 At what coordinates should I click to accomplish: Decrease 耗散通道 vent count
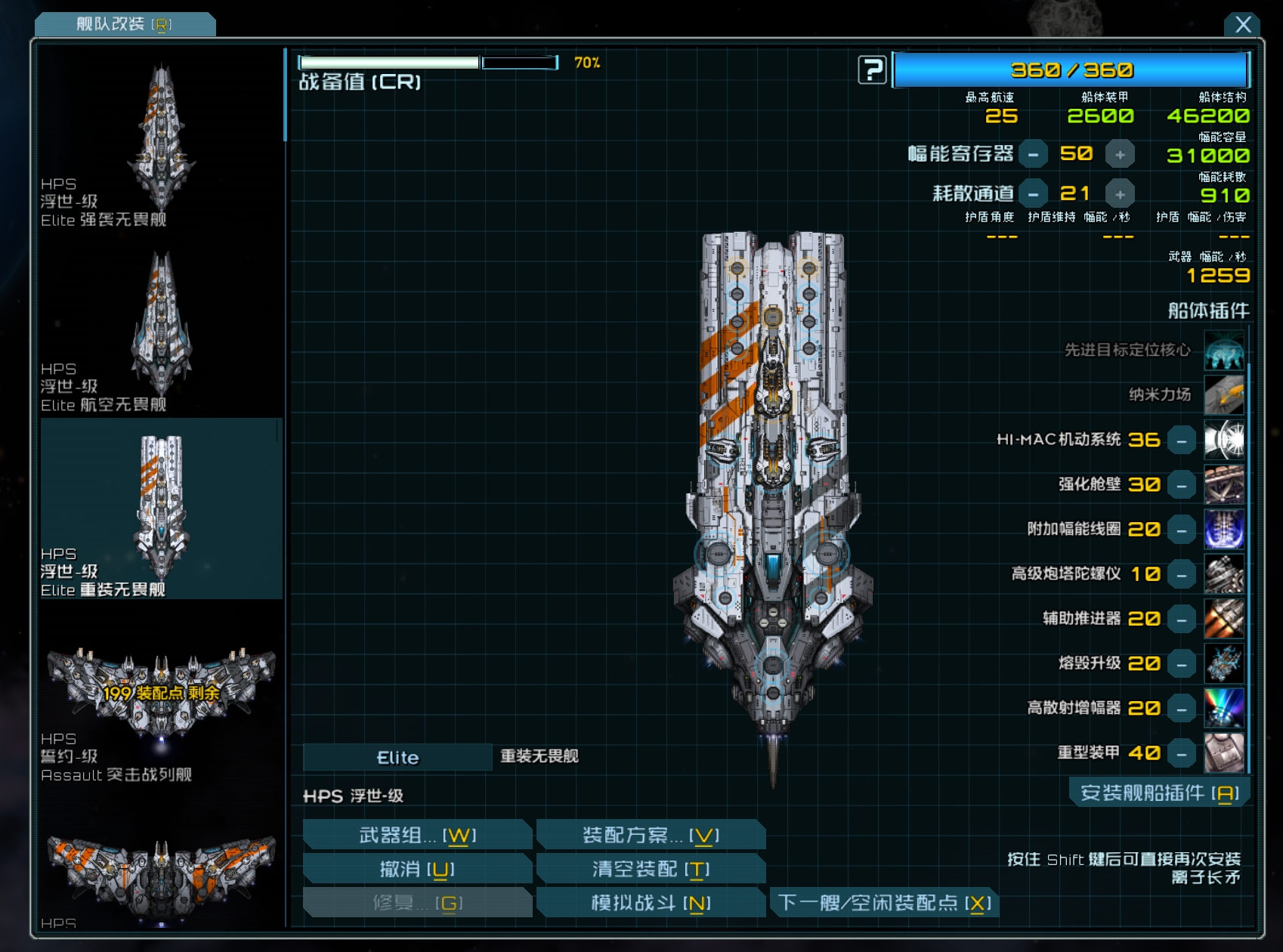tap(1033, 194)
